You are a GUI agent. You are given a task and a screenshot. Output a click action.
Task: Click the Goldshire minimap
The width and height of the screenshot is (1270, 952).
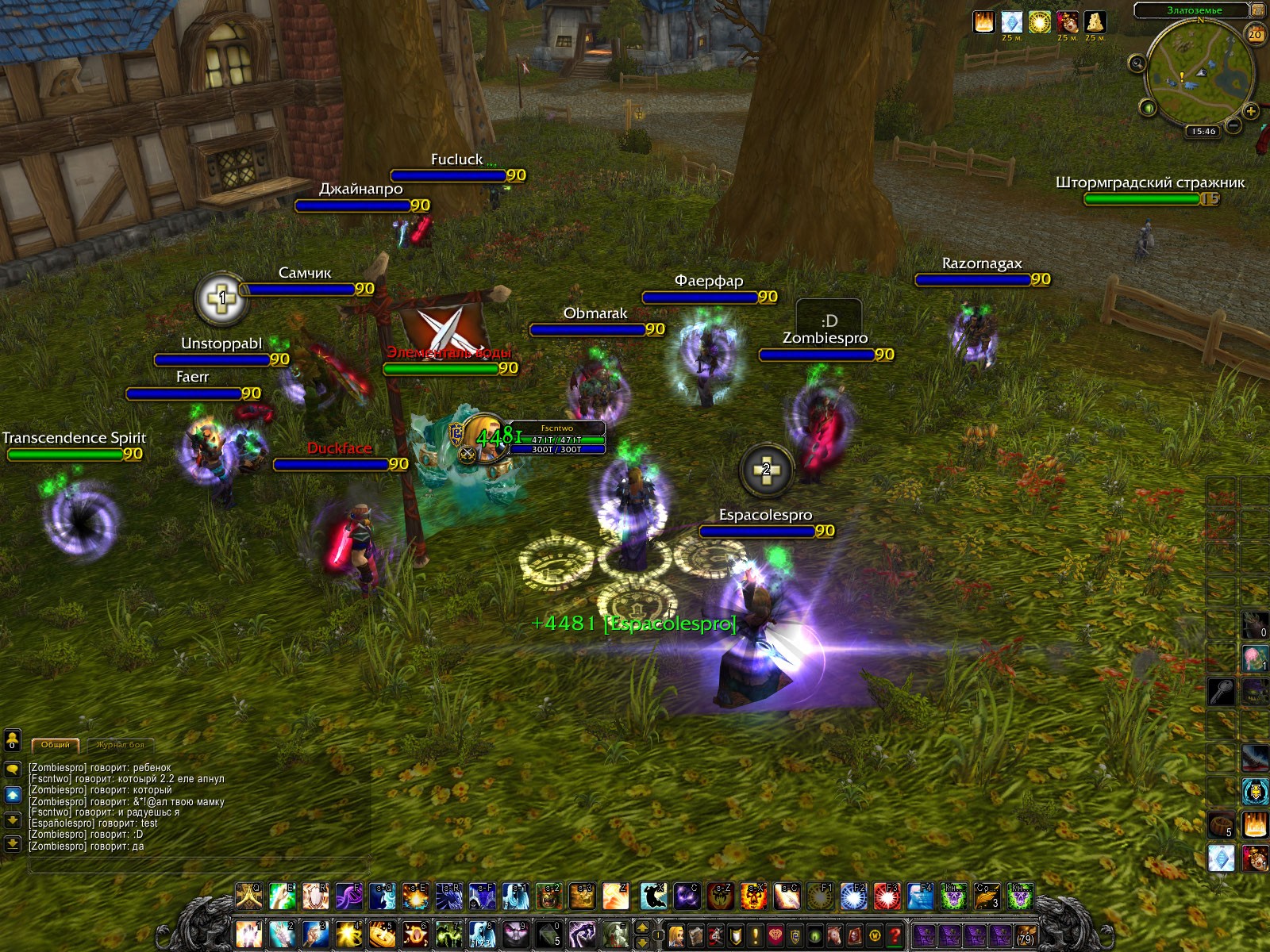pos(1199,75)
